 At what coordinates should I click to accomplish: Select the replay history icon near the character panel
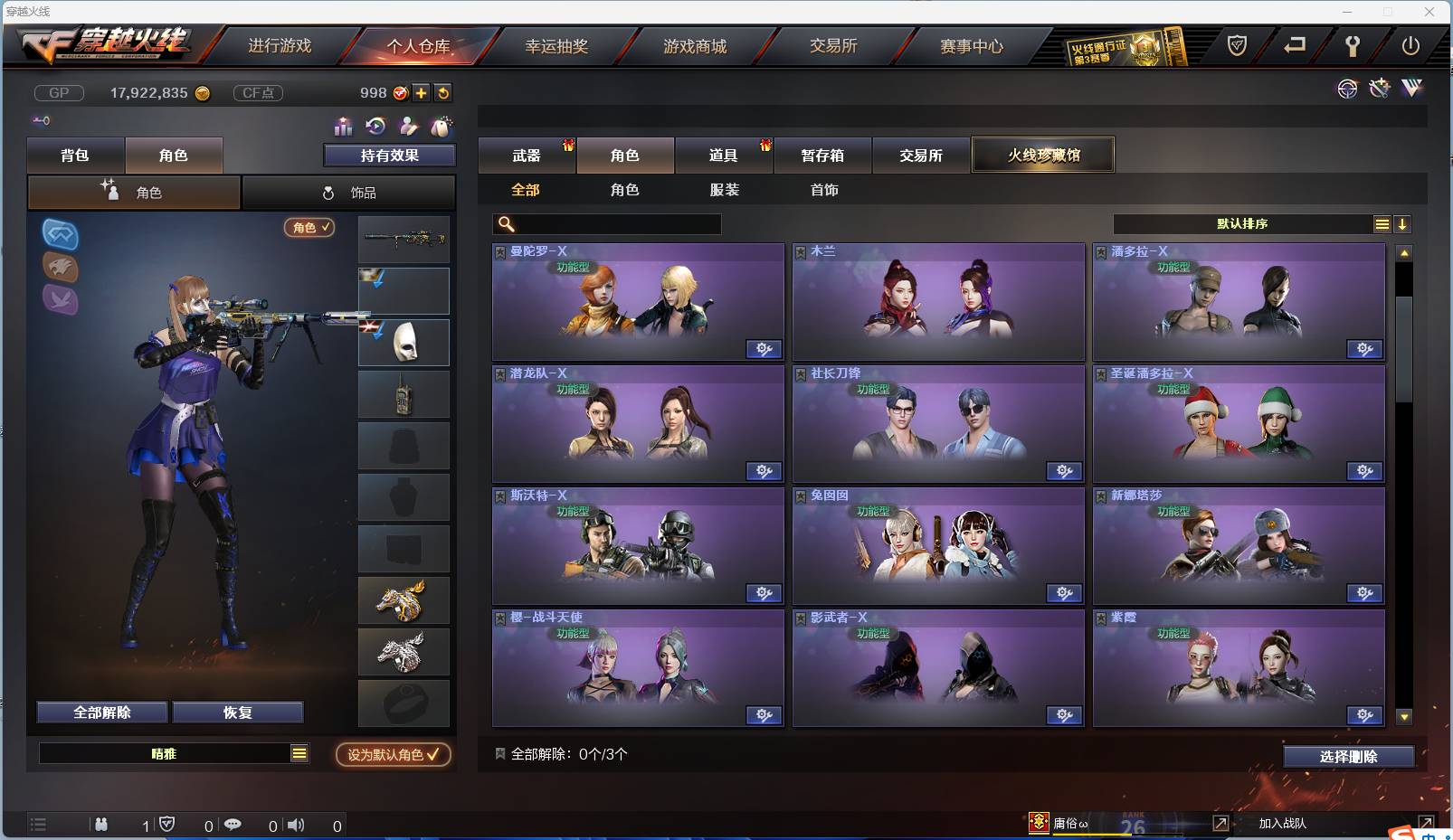click(x=375, y=127)
